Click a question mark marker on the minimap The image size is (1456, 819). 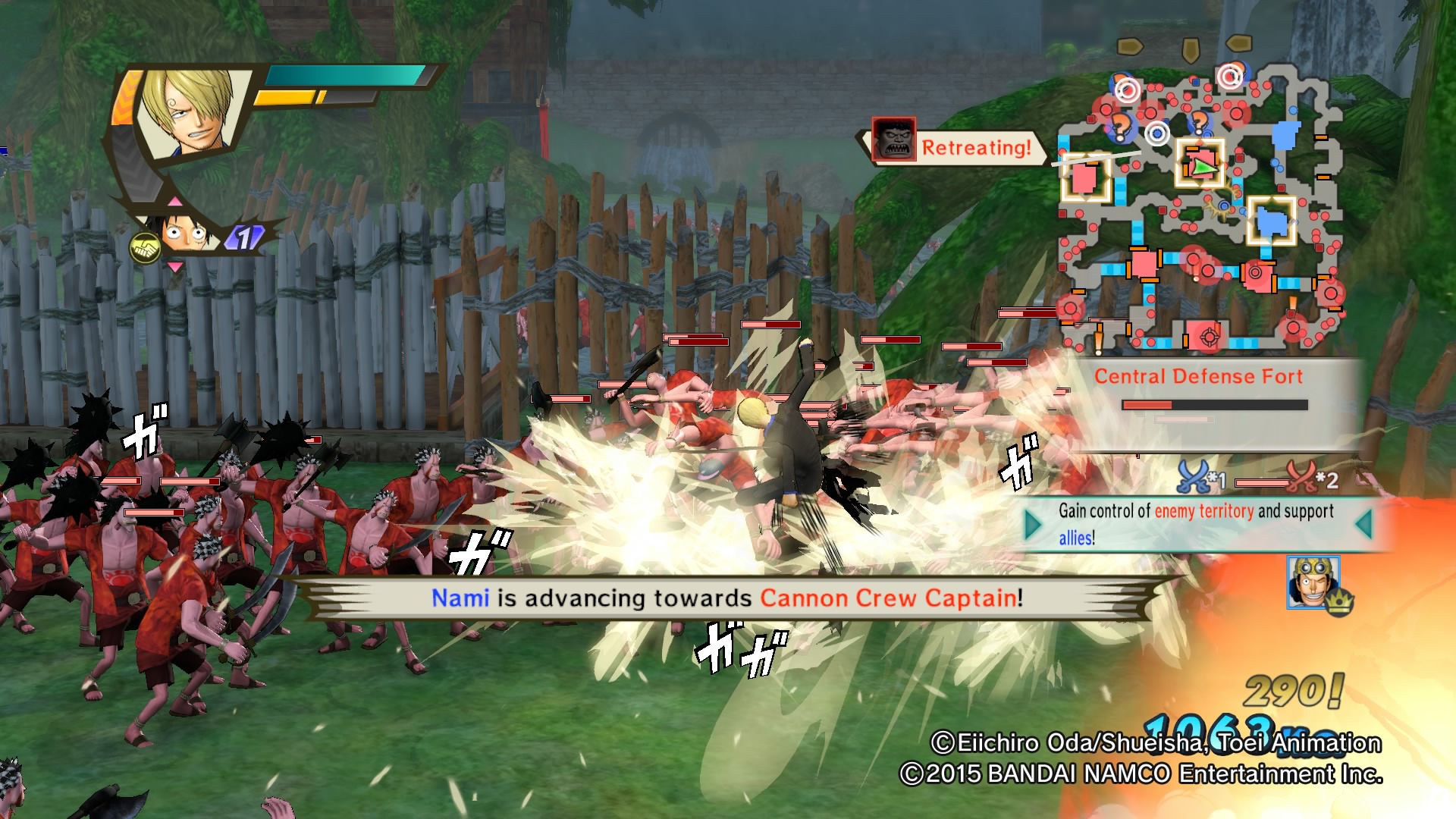1121,126
